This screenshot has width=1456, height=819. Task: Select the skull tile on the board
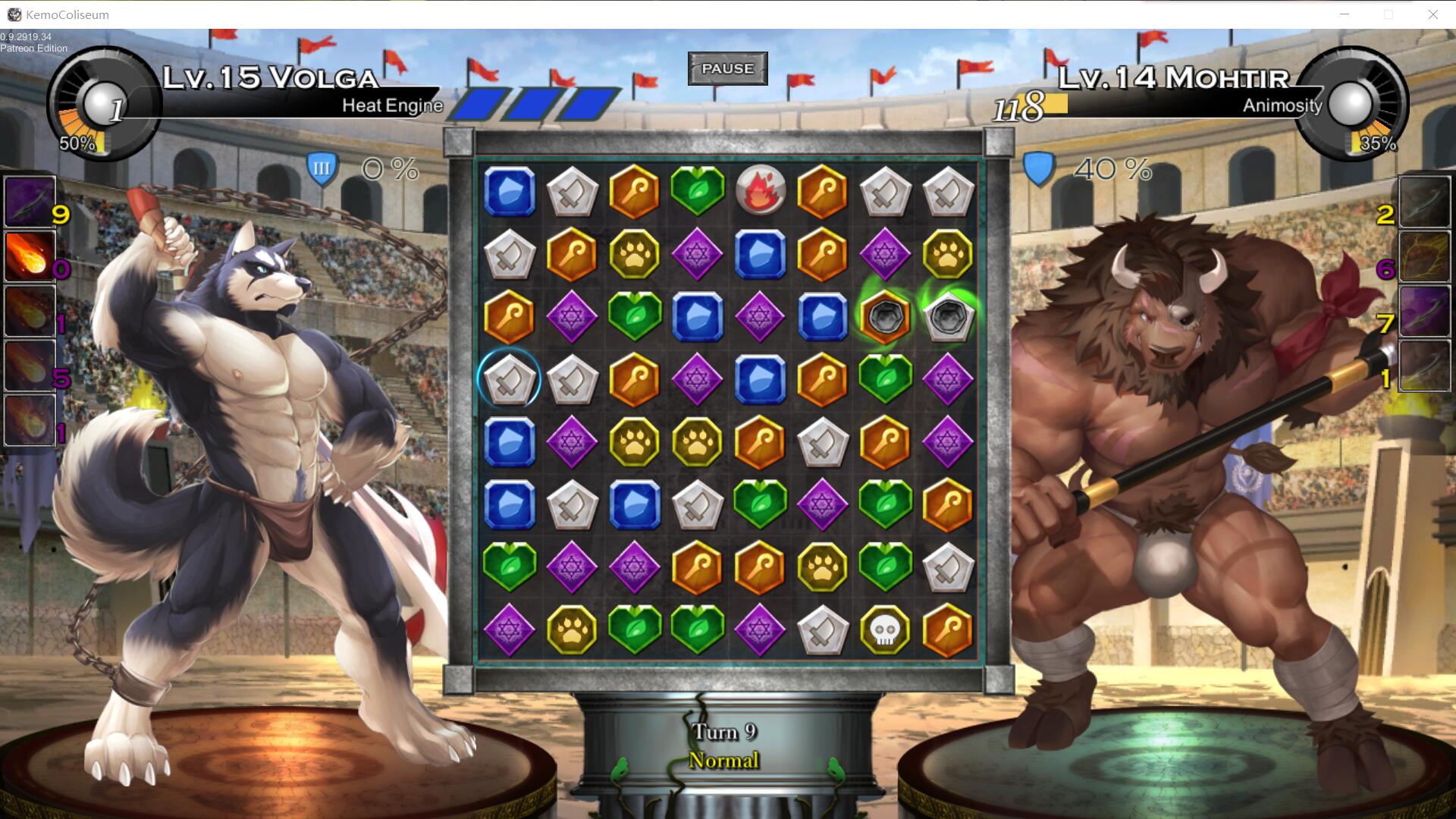(885, 630)
